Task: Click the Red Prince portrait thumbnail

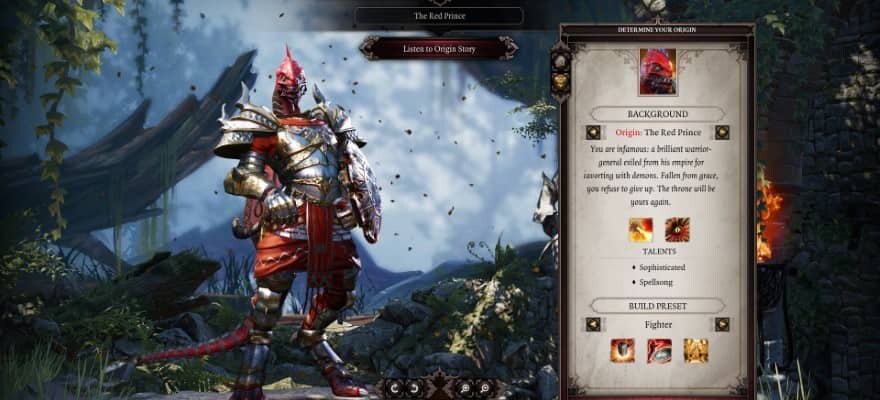Action: 658,69
